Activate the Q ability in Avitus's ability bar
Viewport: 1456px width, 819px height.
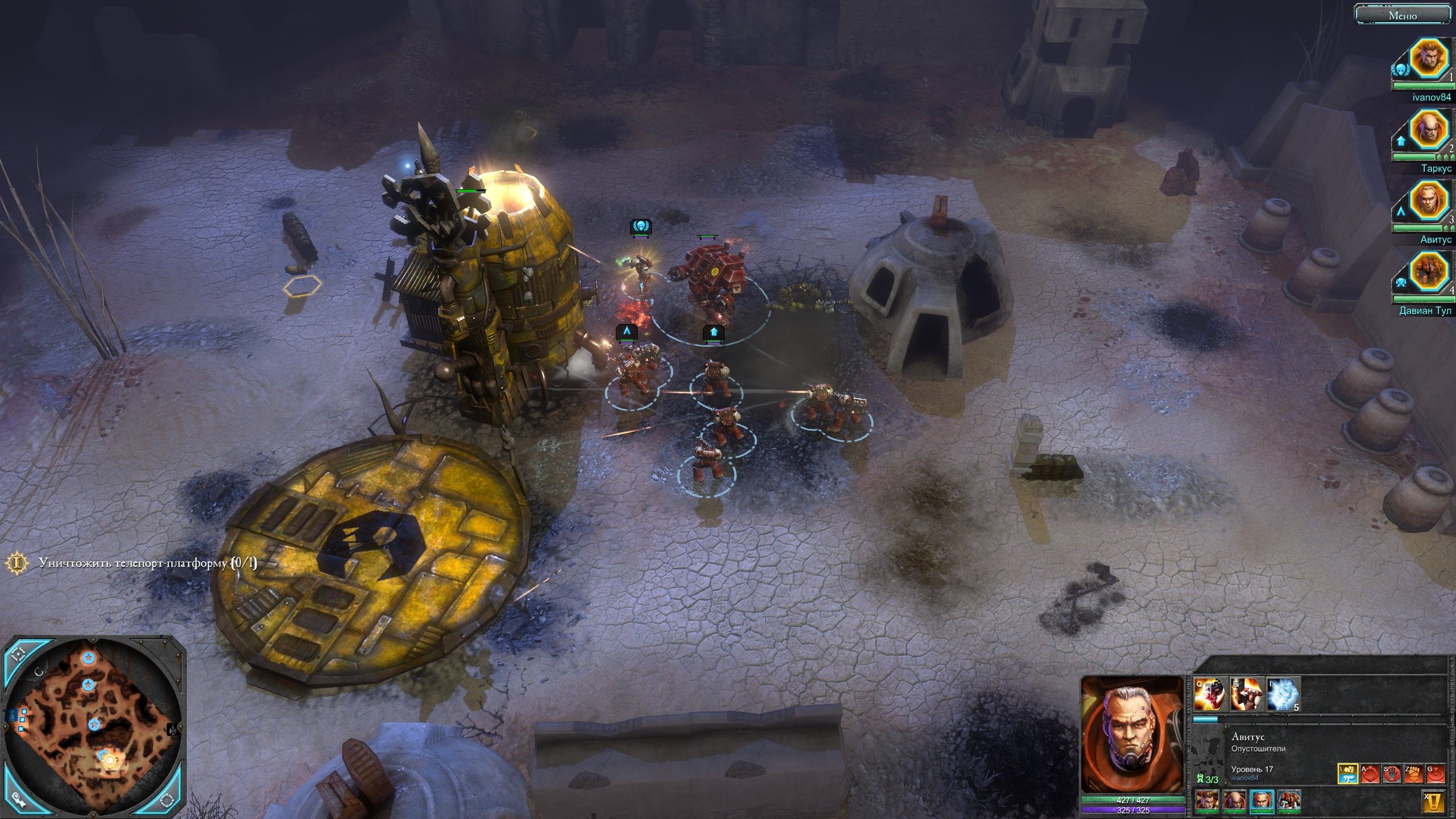click(x=1209, y=694)
